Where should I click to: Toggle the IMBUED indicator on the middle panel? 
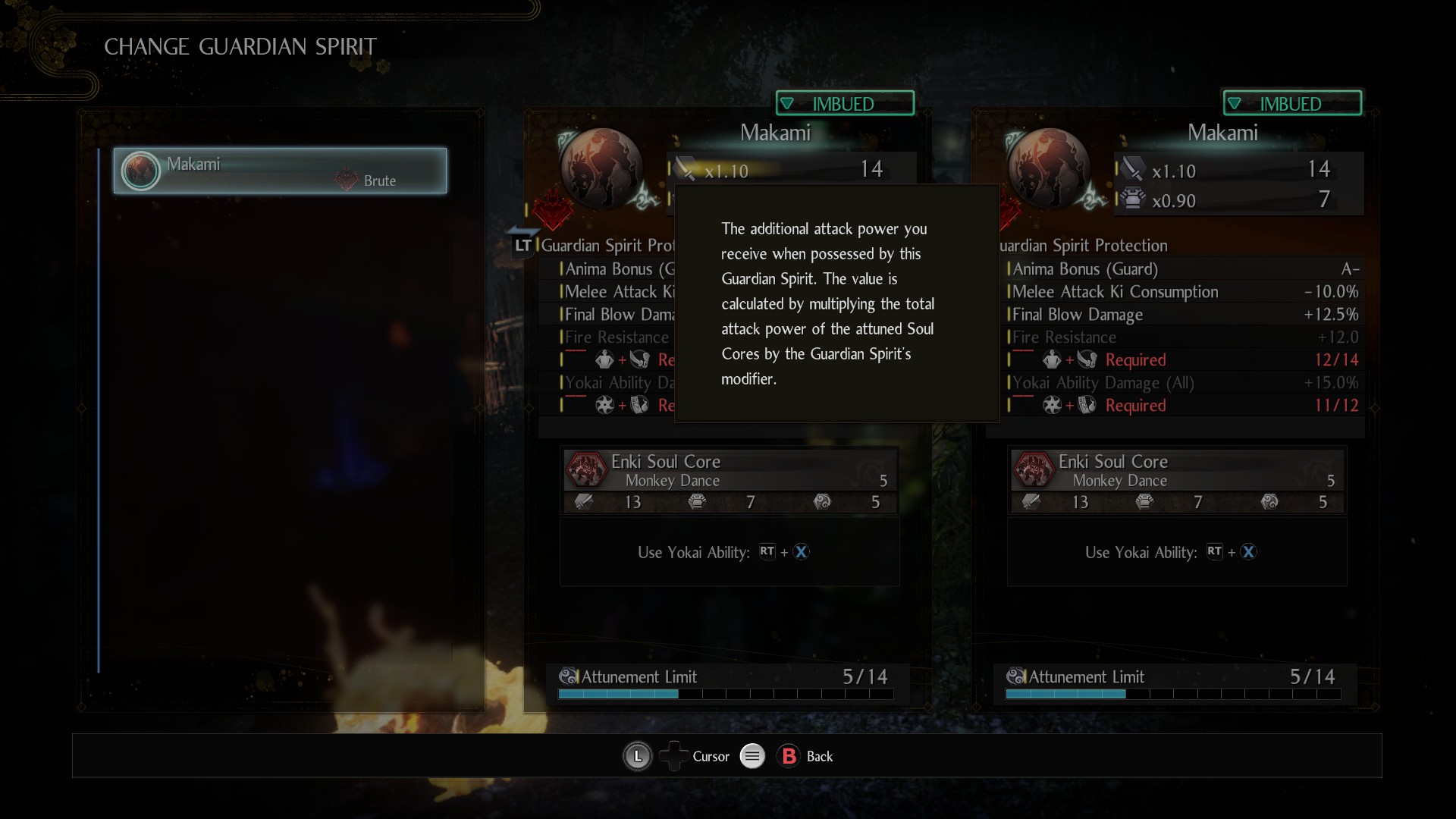844,103
